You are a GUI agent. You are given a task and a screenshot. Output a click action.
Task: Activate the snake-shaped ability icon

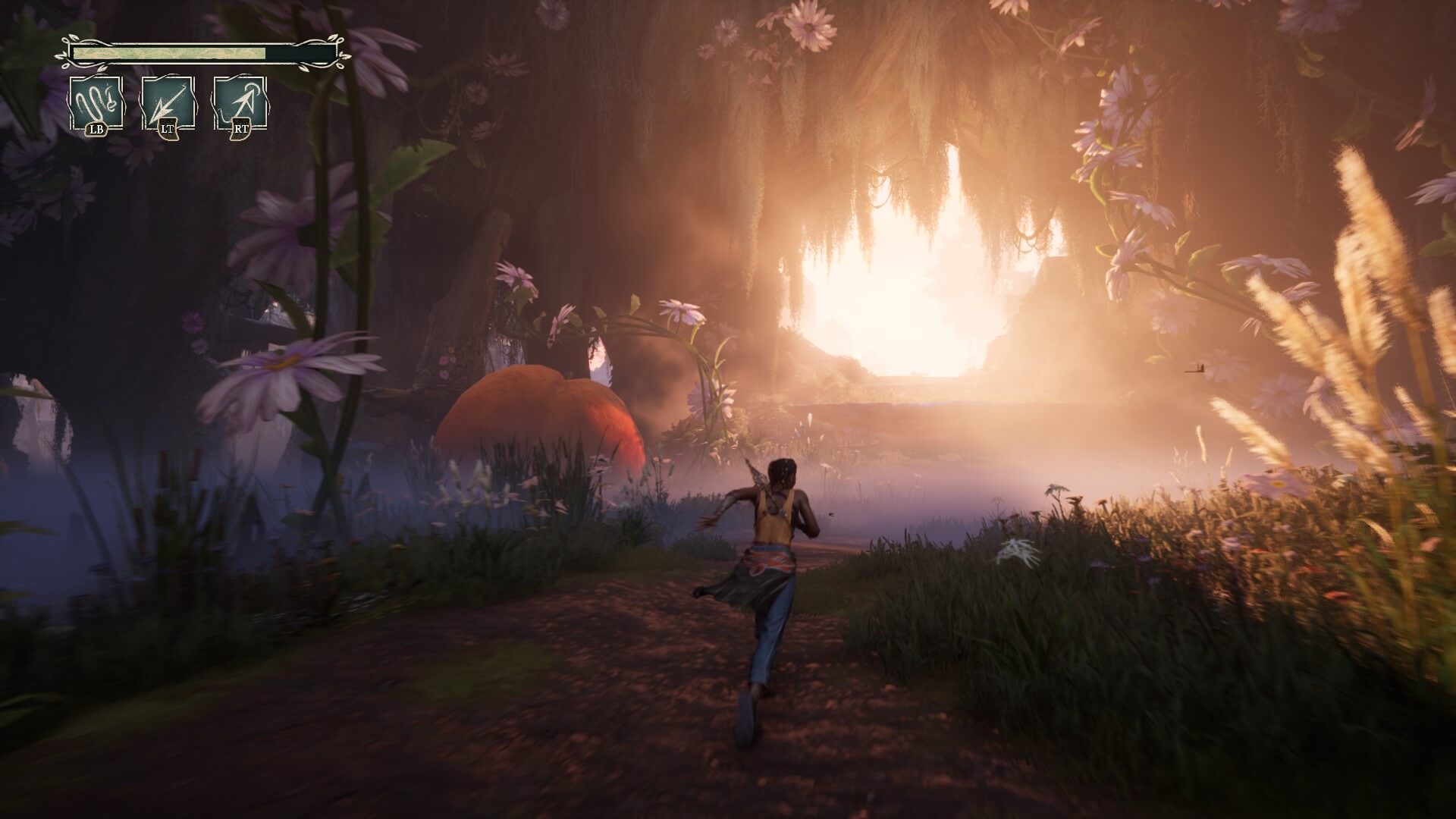(96, 104)
